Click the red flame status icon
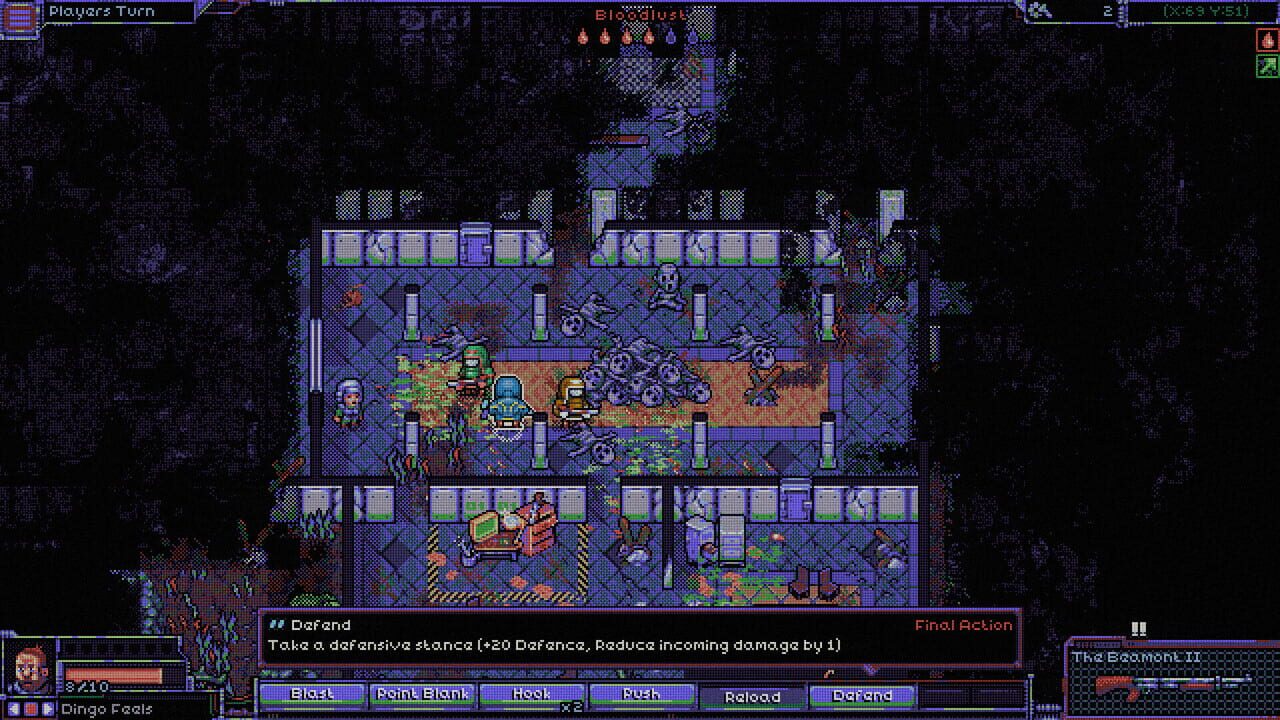Screen dimensions: 1280x720 (1267, 40)
